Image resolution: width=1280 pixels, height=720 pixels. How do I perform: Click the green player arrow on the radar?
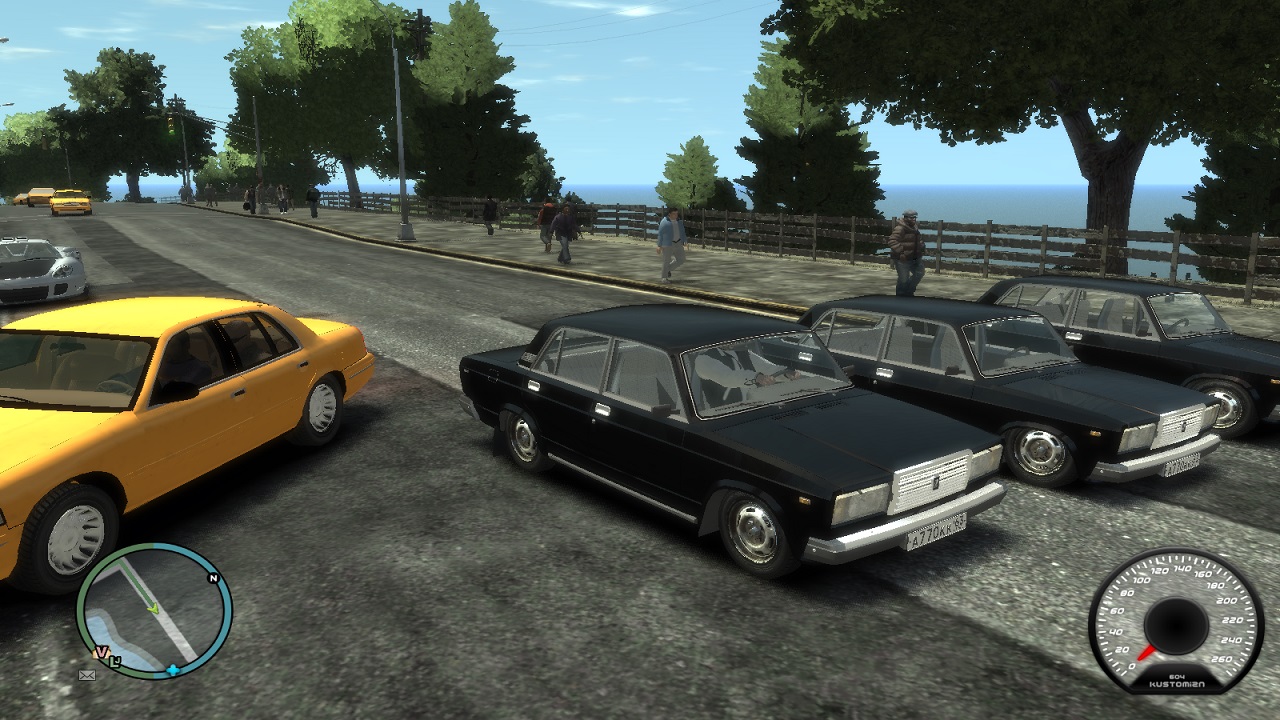pyautogui.click(x=153, y=608)
